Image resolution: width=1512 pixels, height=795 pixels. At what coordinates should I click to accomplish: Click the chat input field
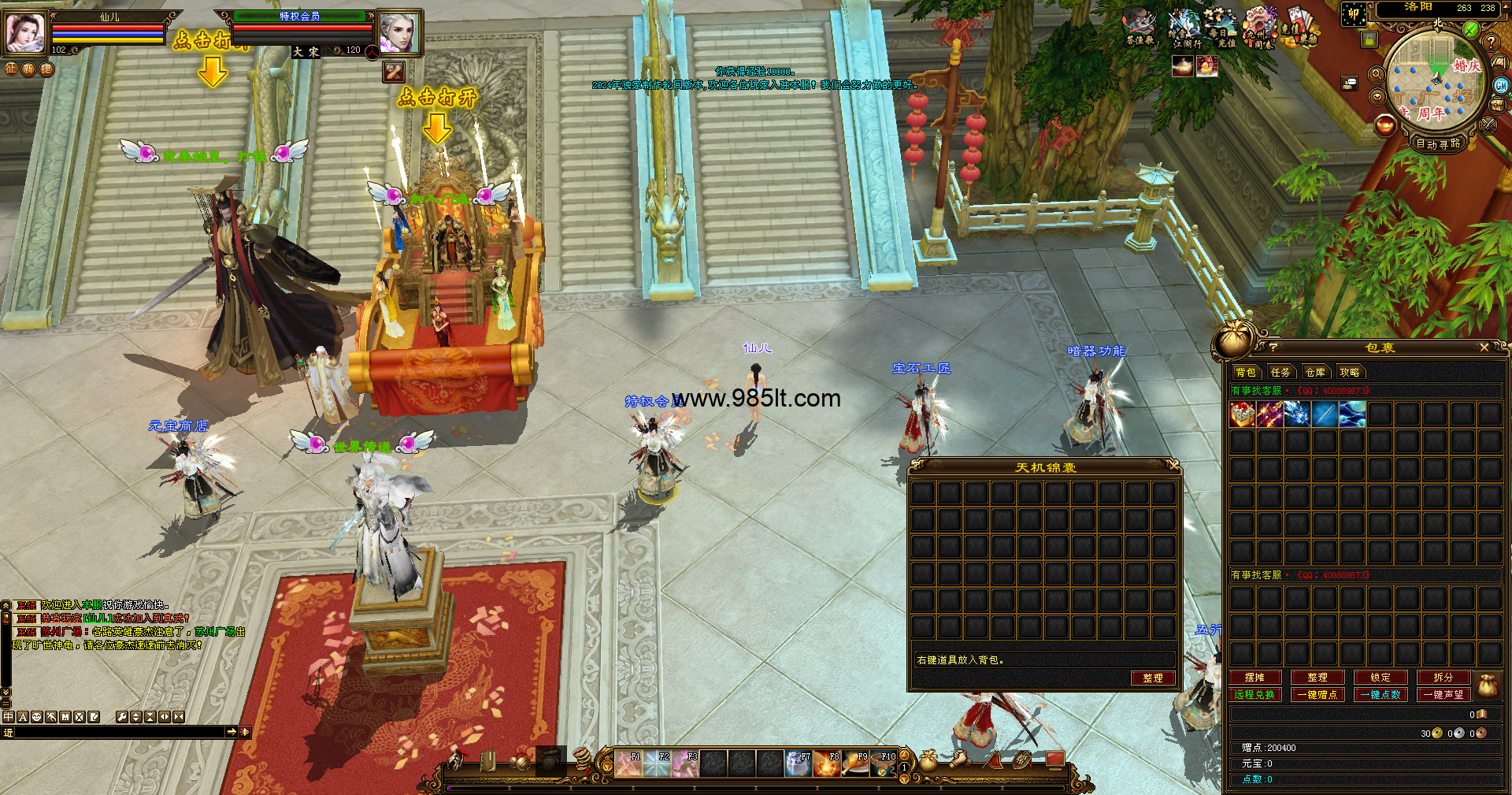pos(118,732)
